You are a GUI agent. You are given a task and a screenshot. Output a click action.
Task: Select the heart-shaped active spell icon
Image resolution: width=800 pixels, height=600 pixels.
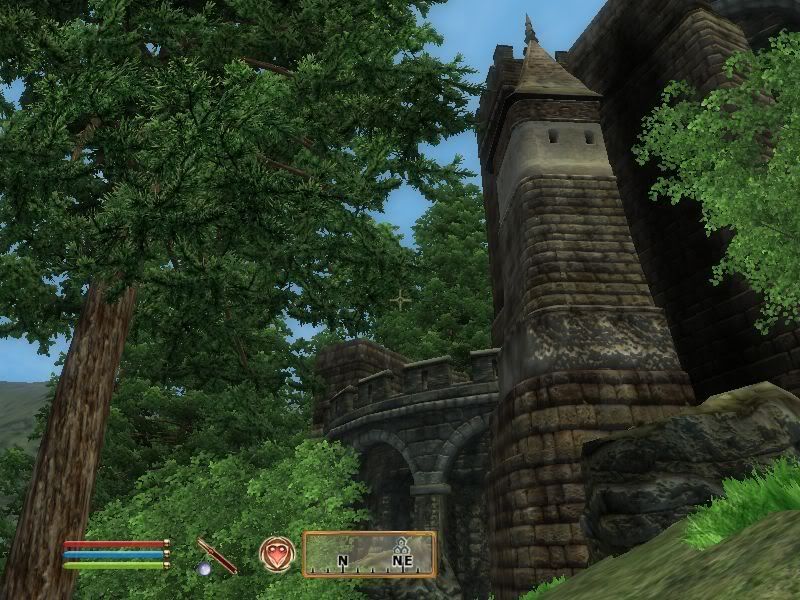[x=277, y=554]
